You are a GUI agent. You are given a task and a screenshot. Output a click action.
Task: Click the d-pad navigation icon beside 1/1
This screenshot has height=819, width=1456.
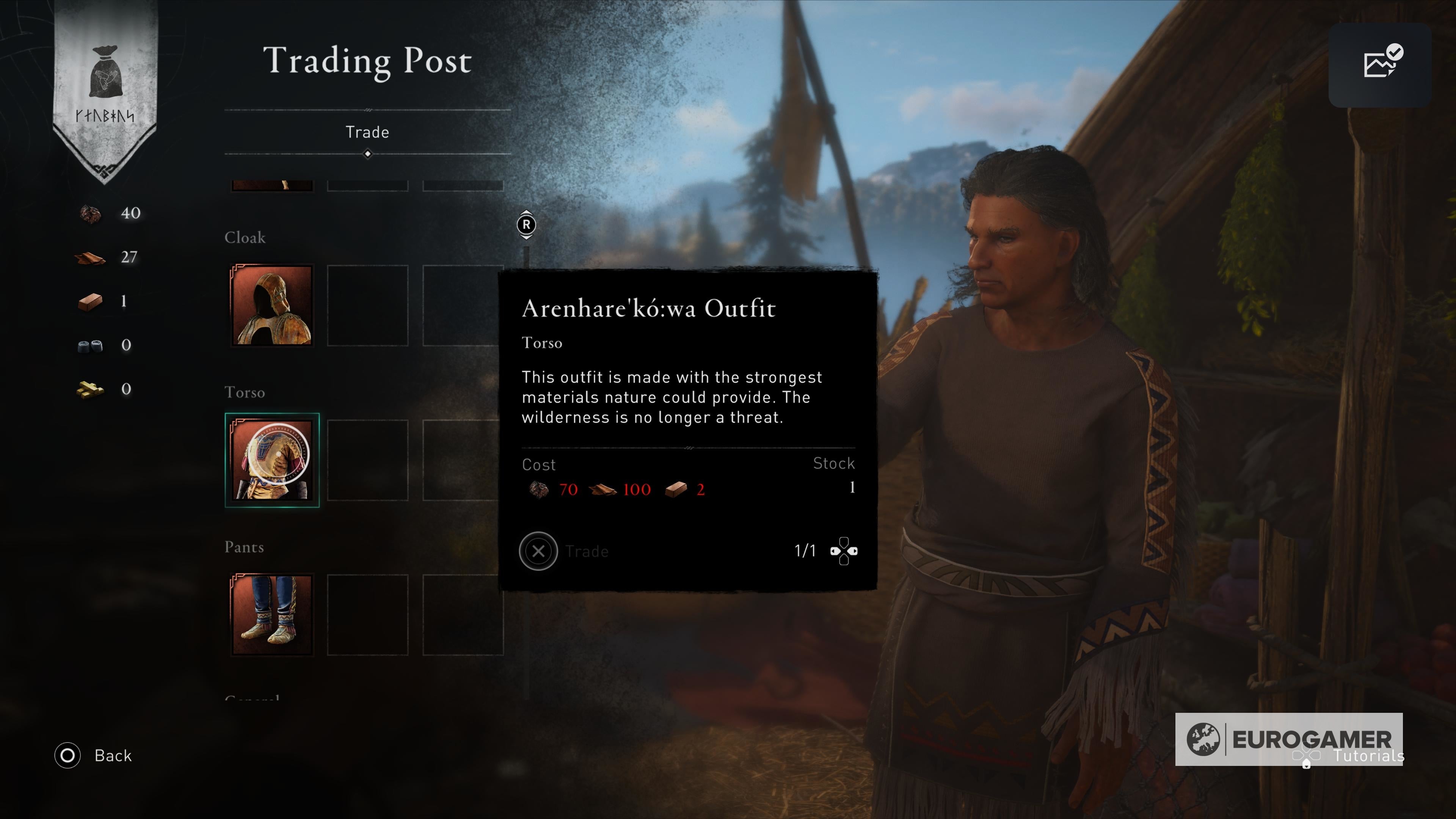[x=844, y=551]
